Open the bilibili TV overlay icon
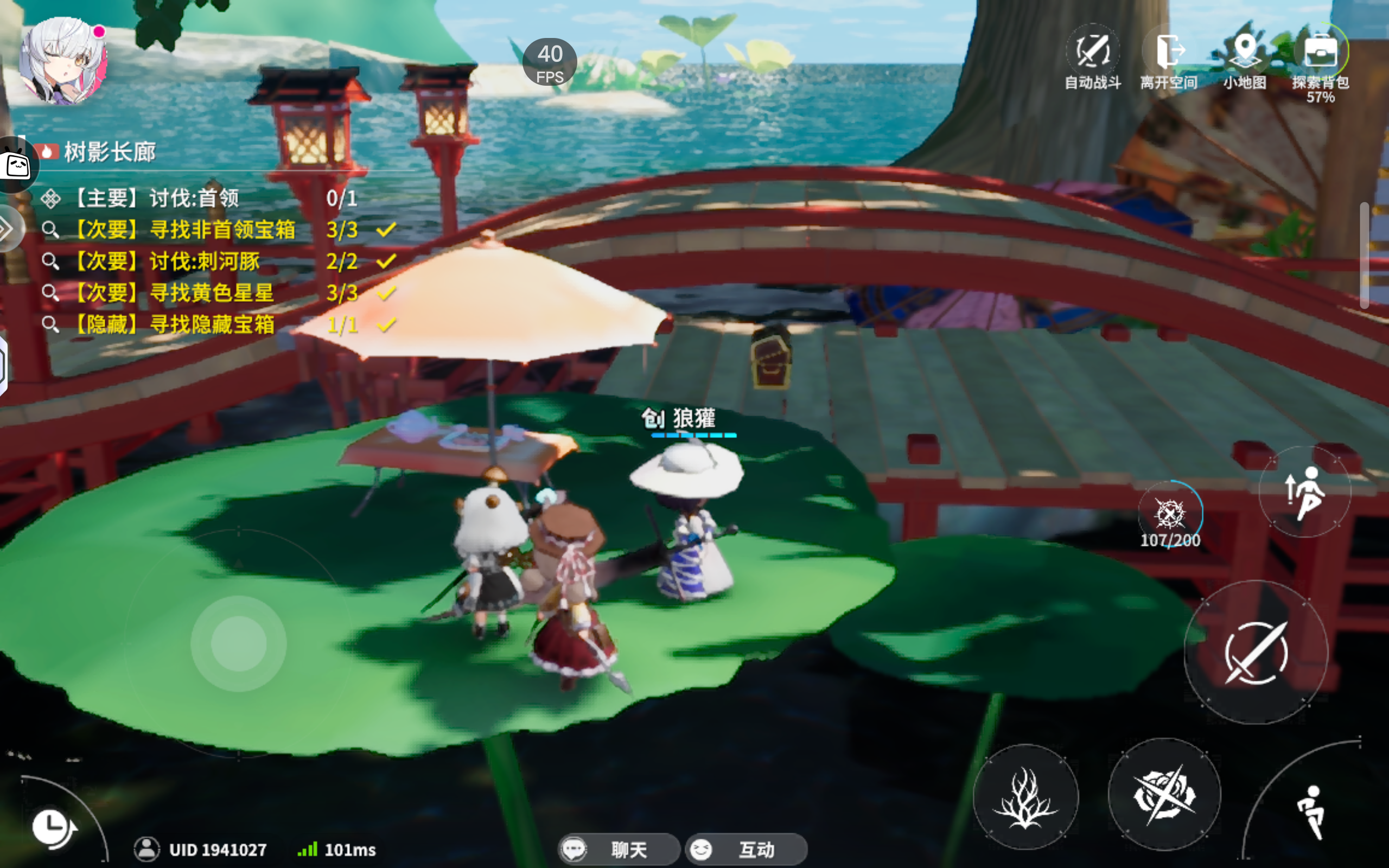The image size is (1389, 868). 17,165
